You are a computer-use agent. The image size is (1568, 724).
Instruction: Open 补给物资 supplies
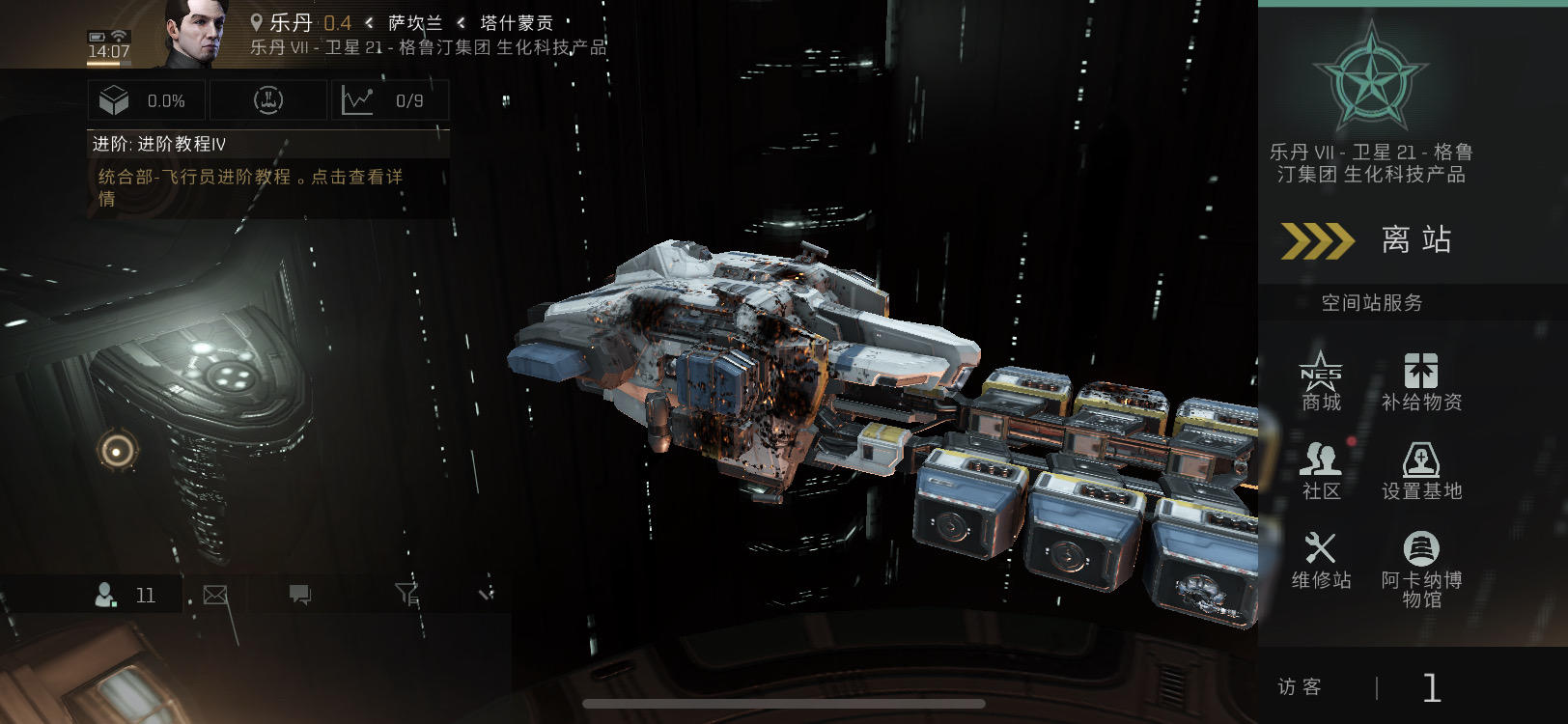tap(1421, 381)
